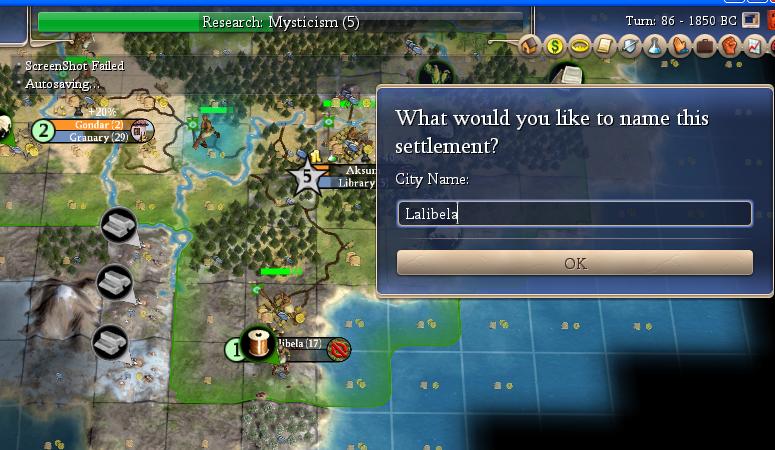
Task: Click the City Name text field
Action: (x=574, y=213)
